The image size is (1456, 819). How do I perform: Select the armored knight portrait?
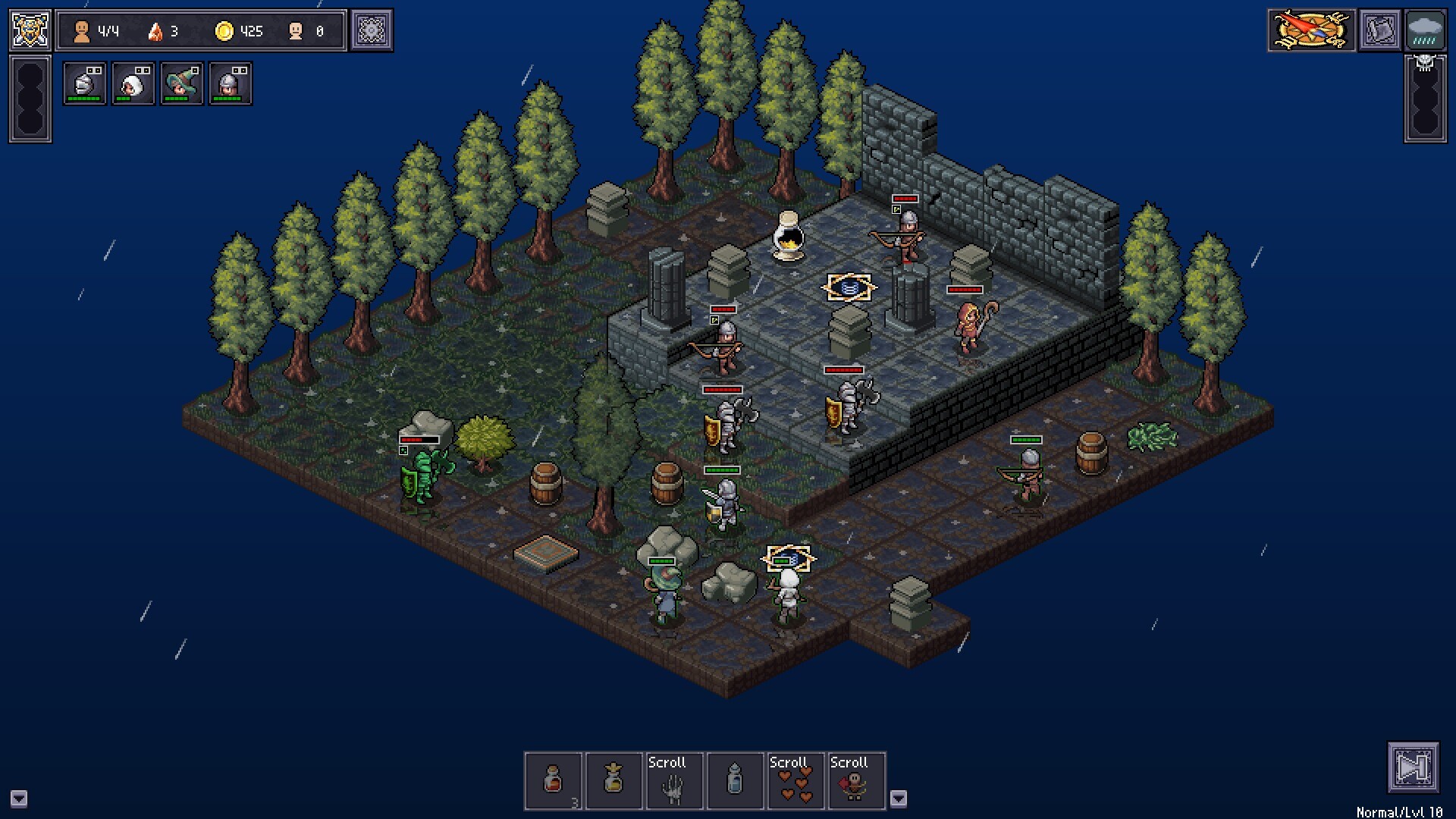84,83
